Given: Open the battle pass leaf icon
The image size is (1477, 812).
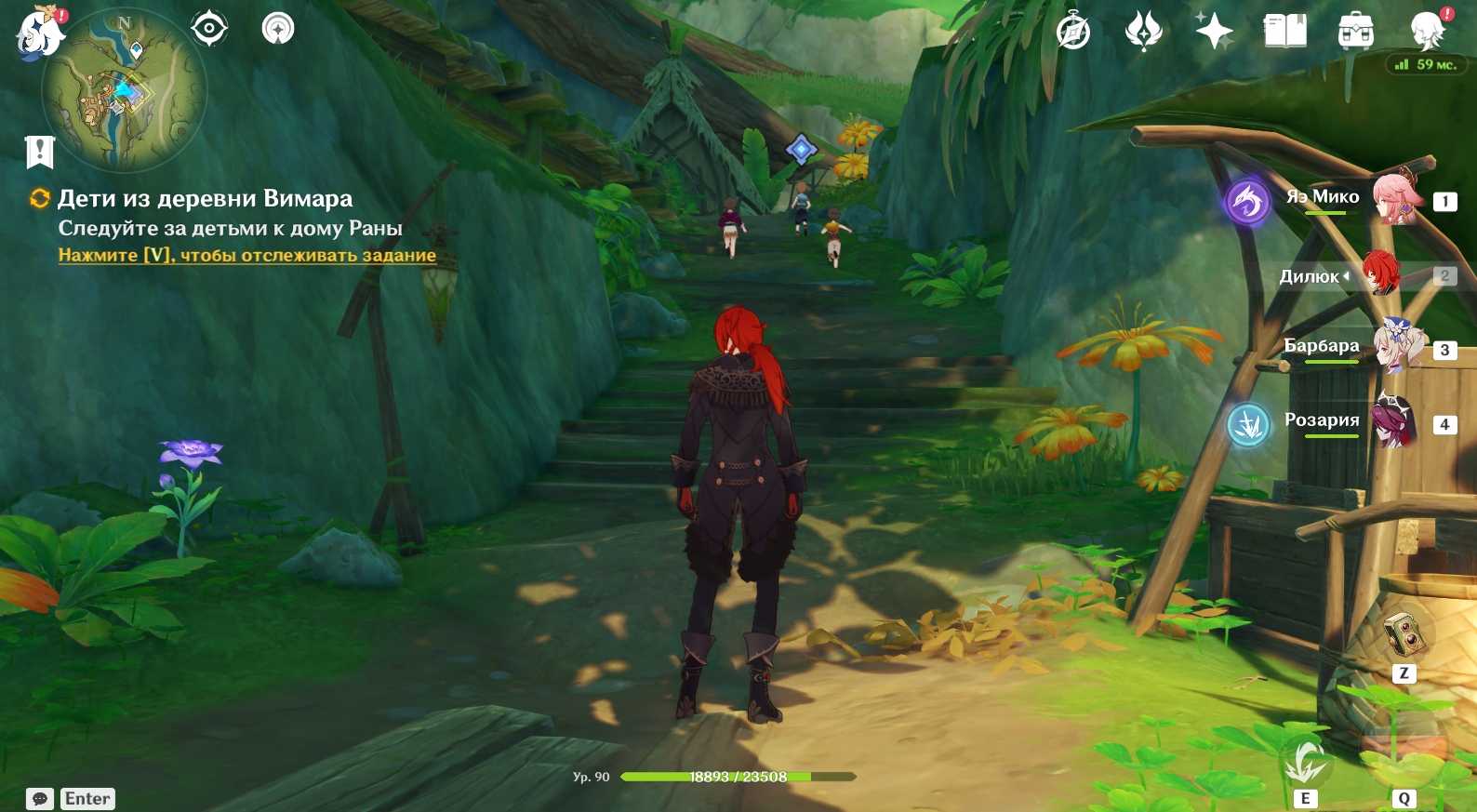Looking at the screenshot, I should [x=1143, y=32].
